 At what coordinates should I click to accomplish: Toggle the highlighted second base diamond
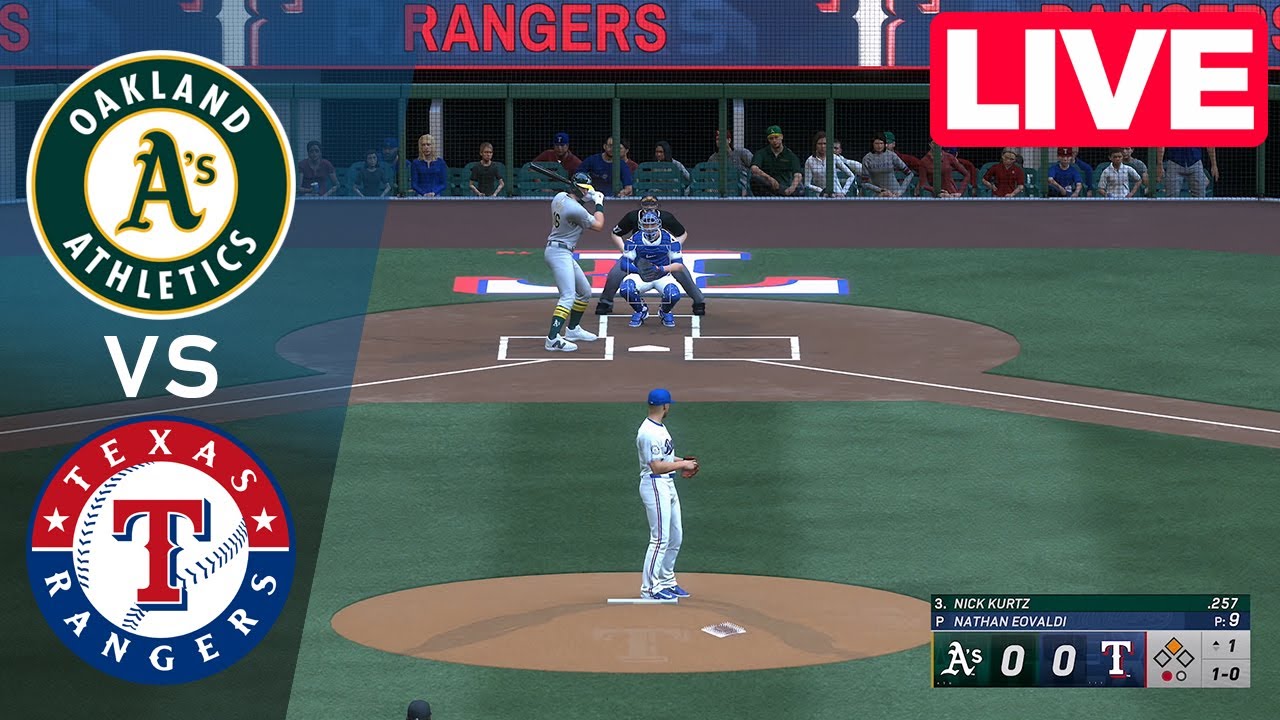pyautogui.click(x=1173, y=646)
